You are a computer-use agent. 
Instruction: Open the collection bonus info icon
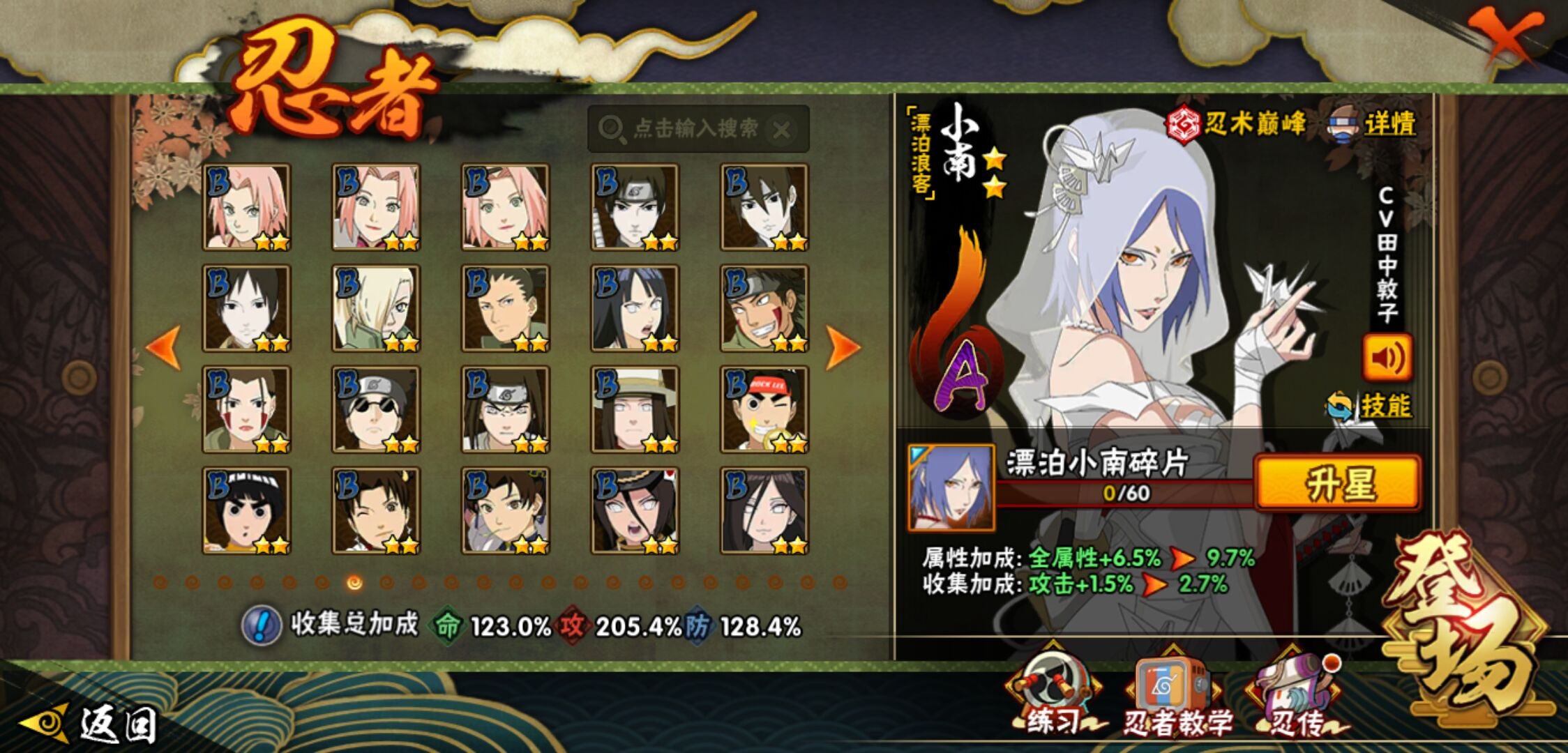point(261,625)
